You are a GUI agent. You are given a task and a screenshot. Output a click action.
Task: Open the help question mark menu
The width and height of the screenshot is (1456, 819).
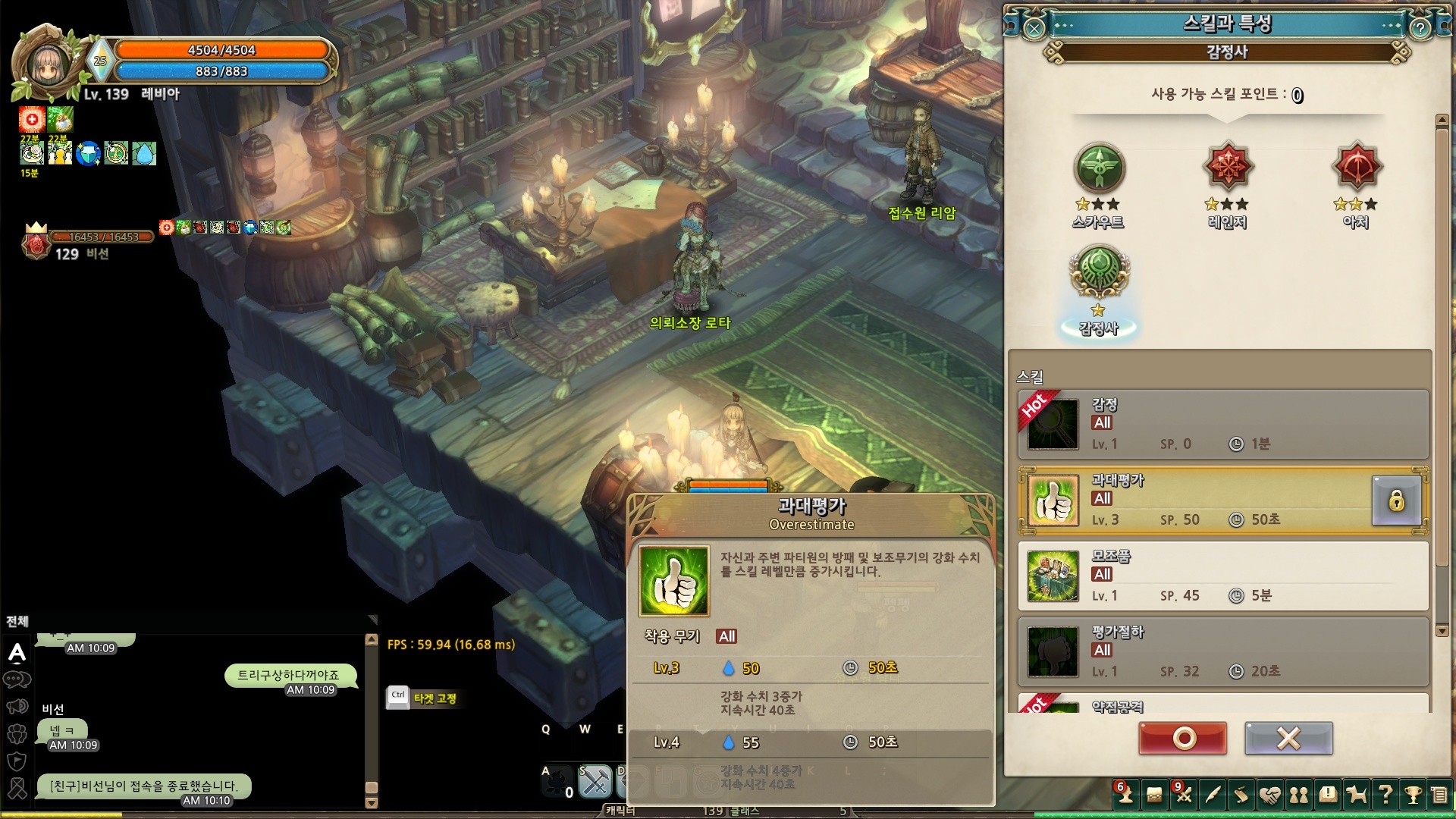(1385, 795)
